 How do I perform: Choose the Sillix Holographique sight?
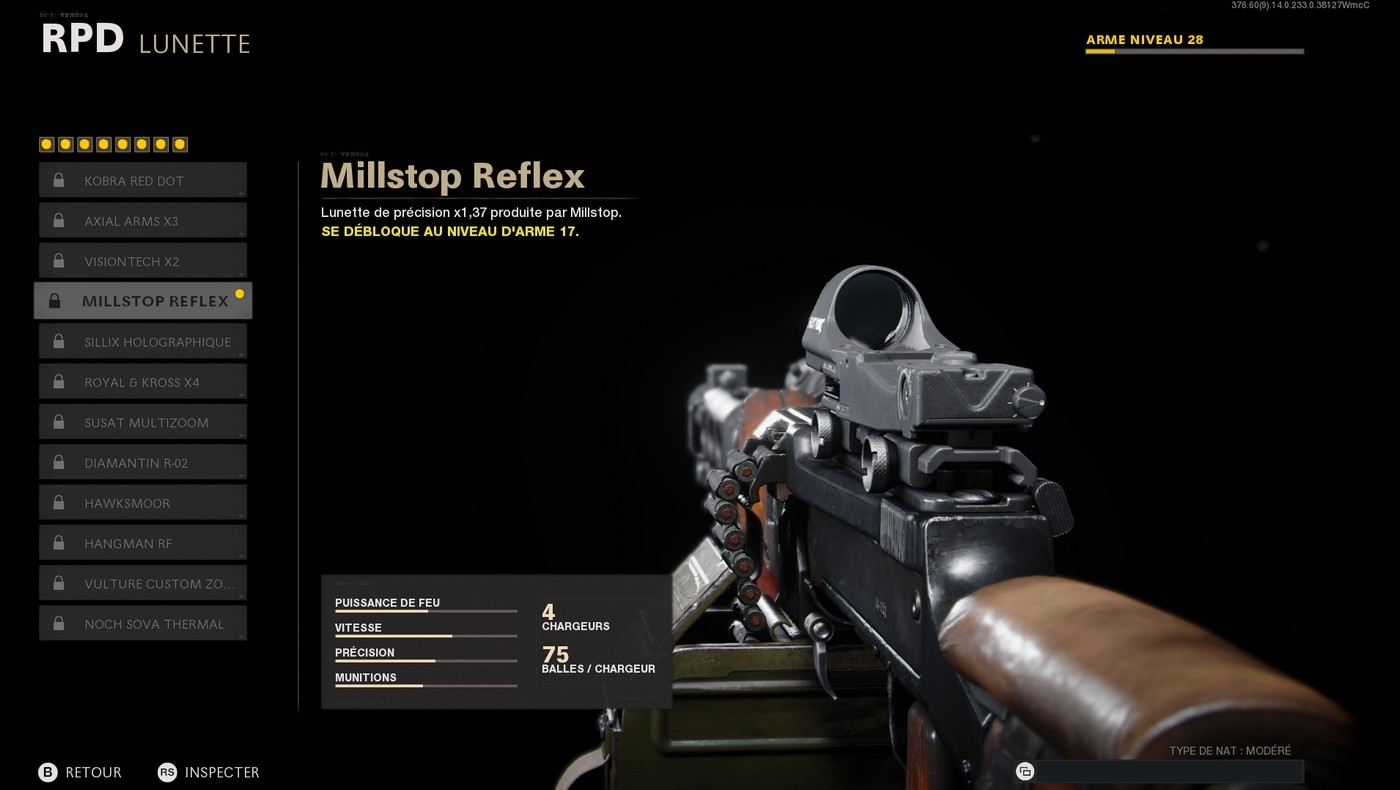pyautogui.click(x=143, y=342)
